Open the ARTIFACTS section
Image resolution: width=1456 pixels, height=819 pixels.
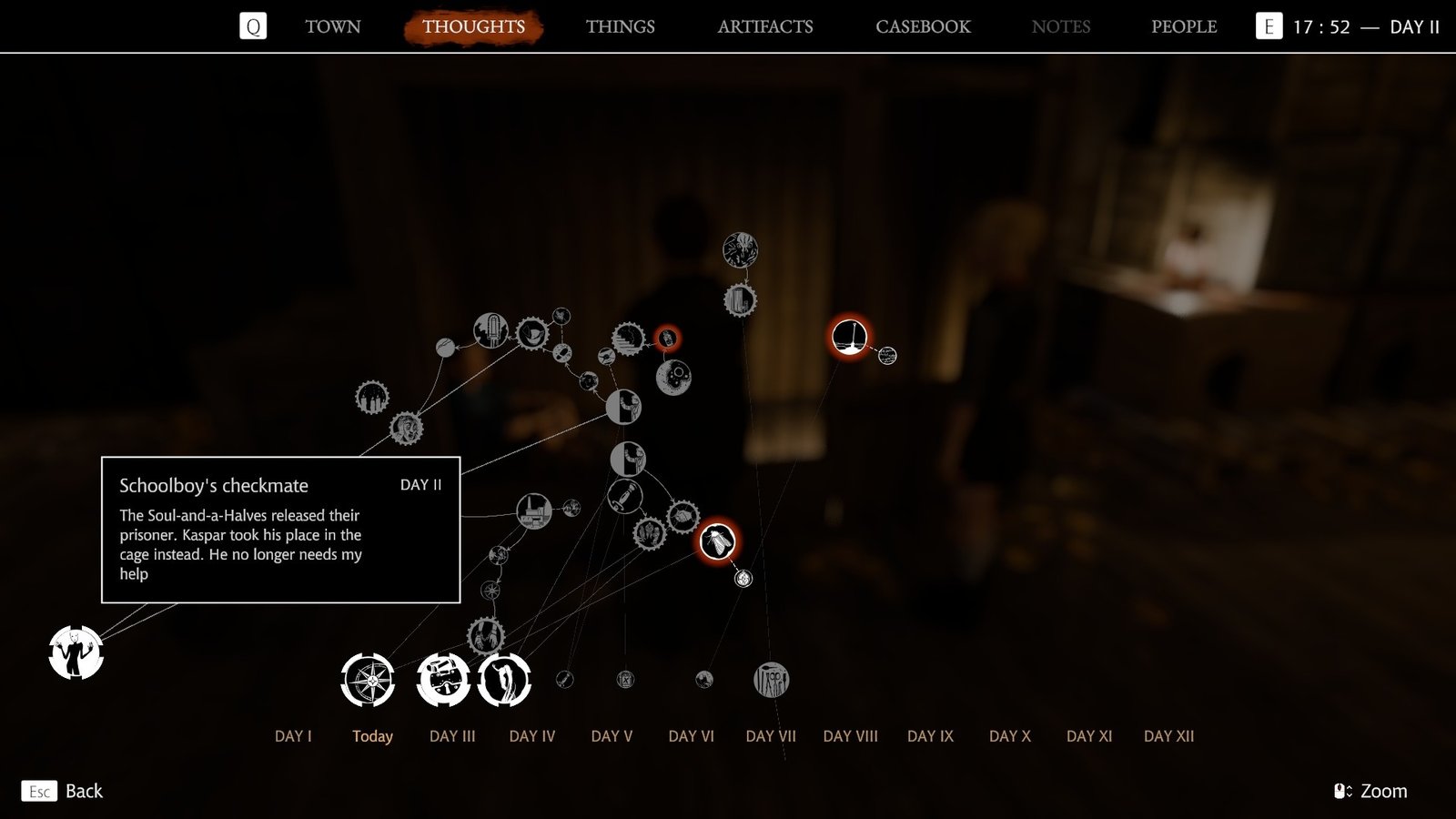coord(766,26)
